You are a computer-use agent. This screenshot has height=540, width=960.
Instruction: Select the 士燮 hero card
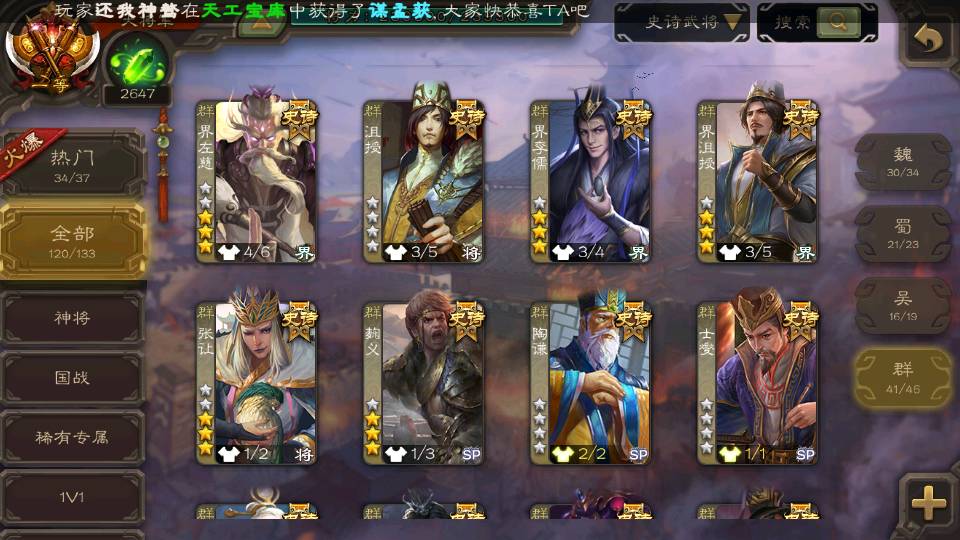click(757, 380)
